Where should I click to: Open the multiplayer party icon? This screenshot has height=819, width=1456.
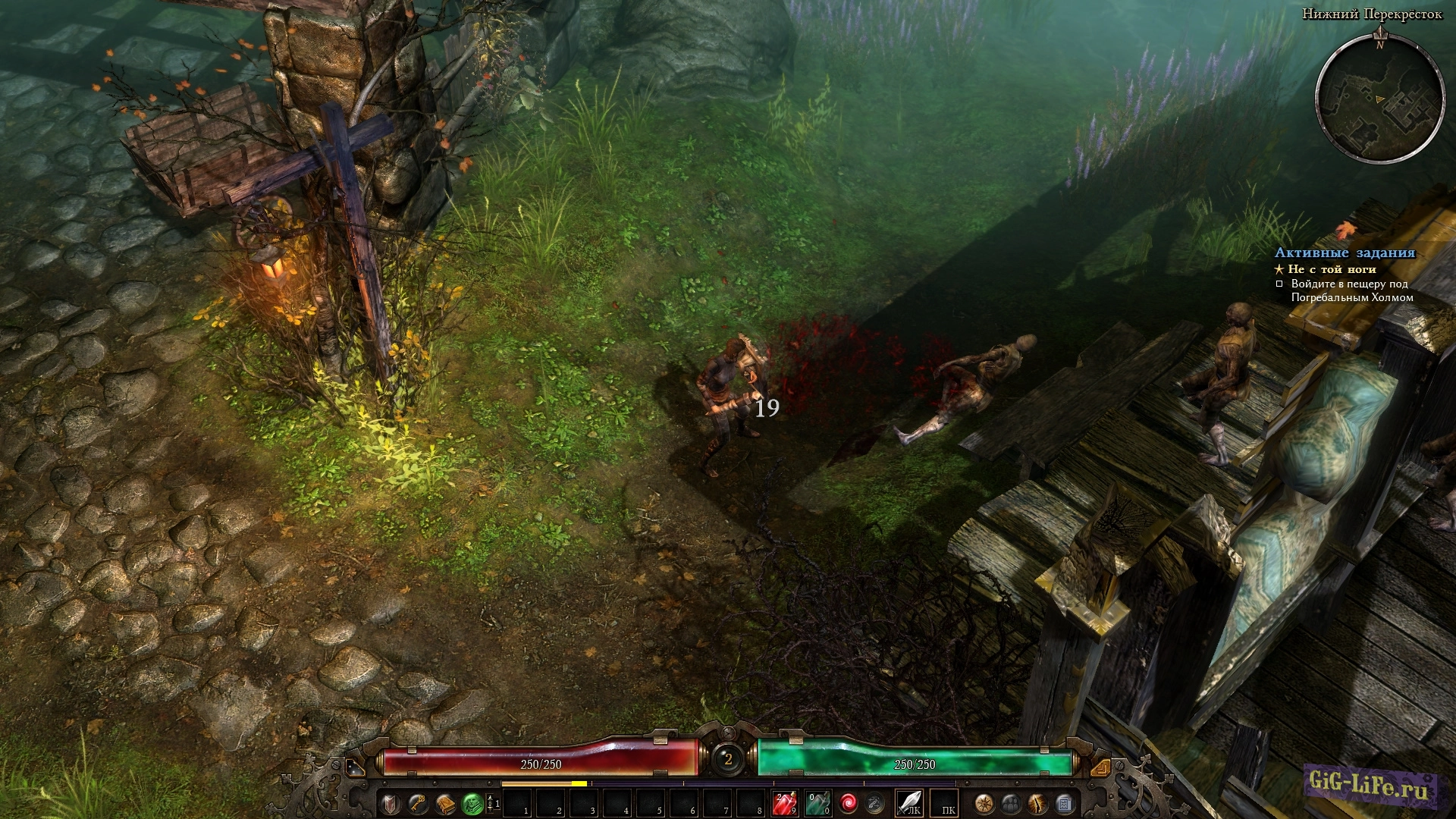pos(1011,803)
